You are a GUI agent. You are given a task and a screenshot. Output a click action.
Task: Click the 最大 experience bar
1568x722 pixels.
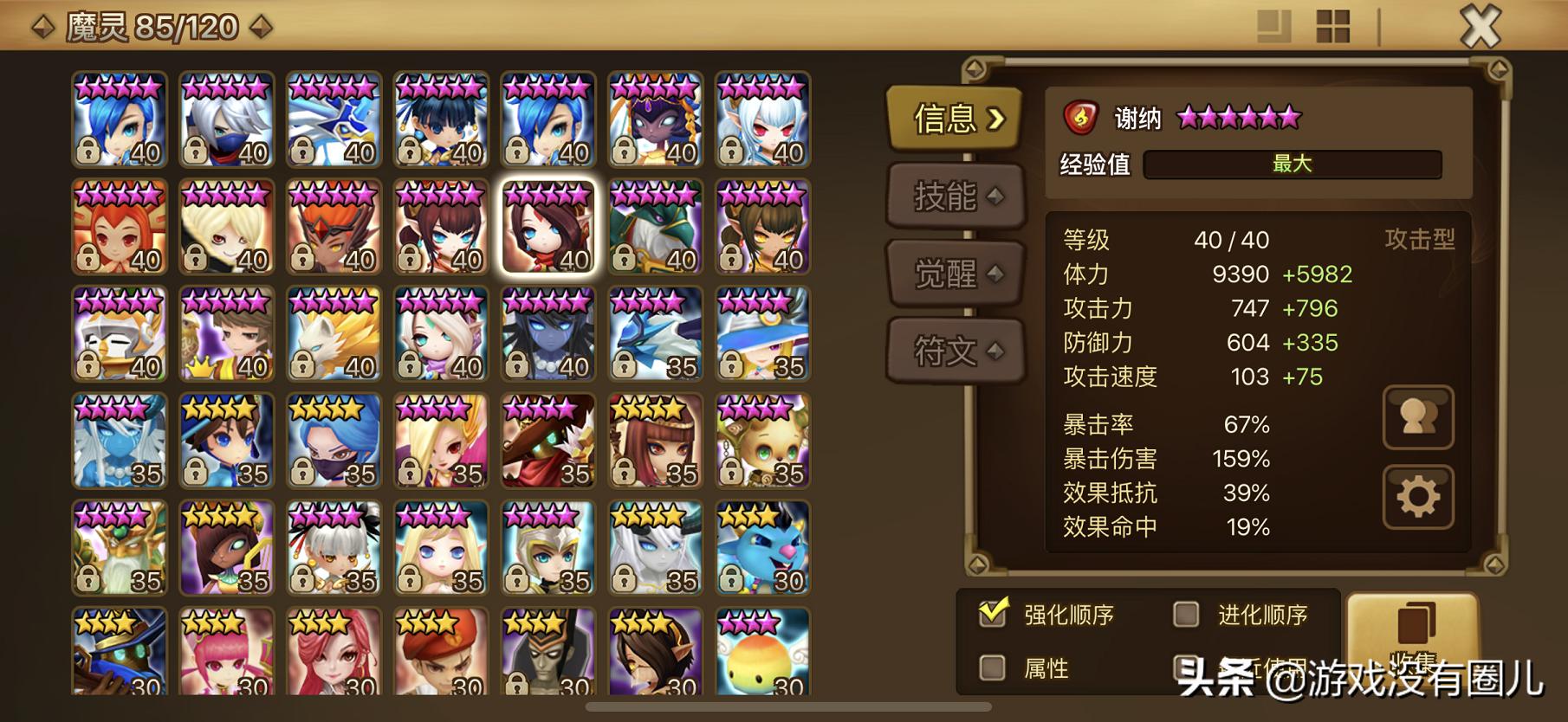pos(1291,164)
